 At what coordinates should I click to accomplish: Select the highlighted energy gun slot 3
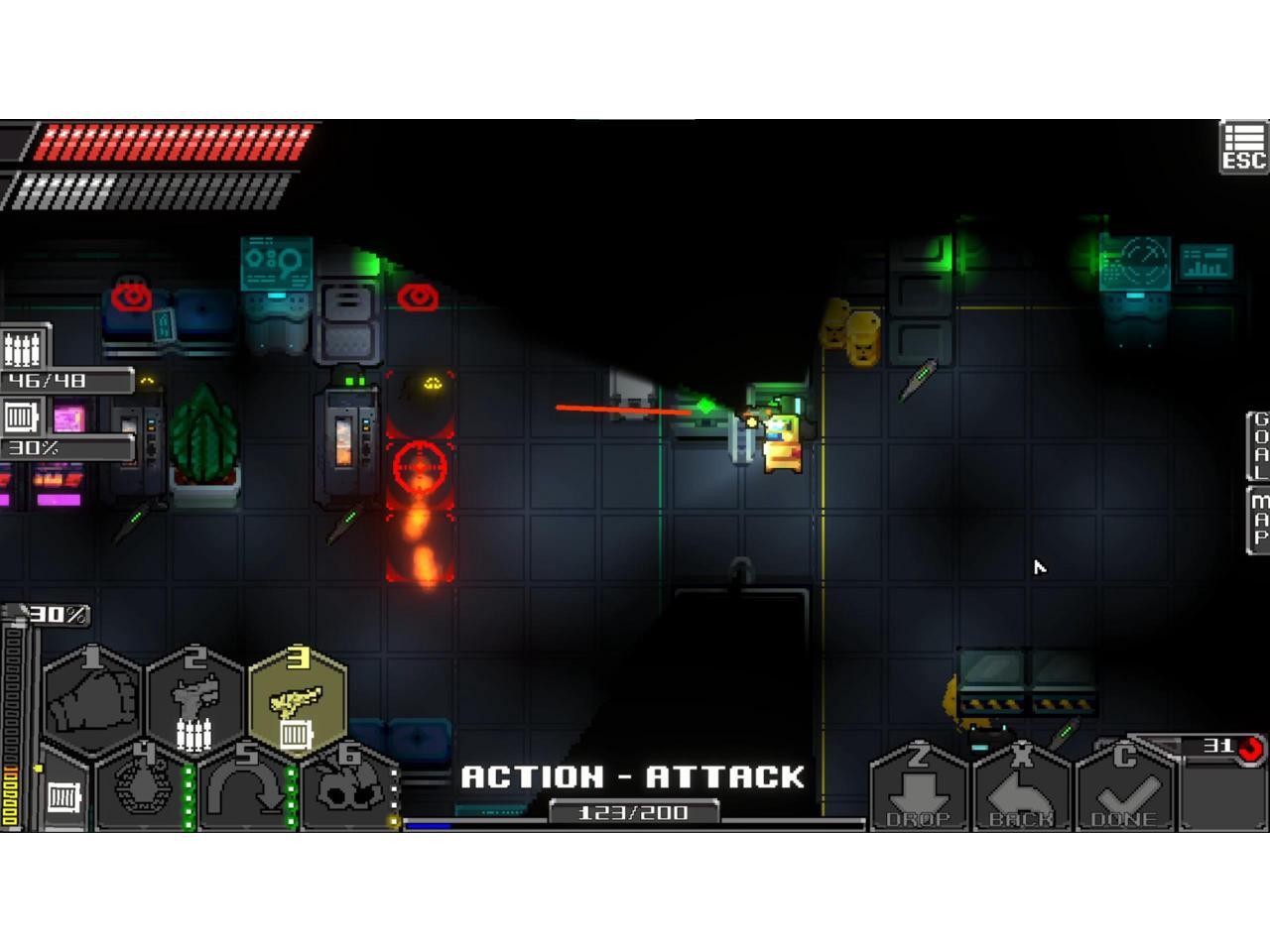click(x=298, y=699)
